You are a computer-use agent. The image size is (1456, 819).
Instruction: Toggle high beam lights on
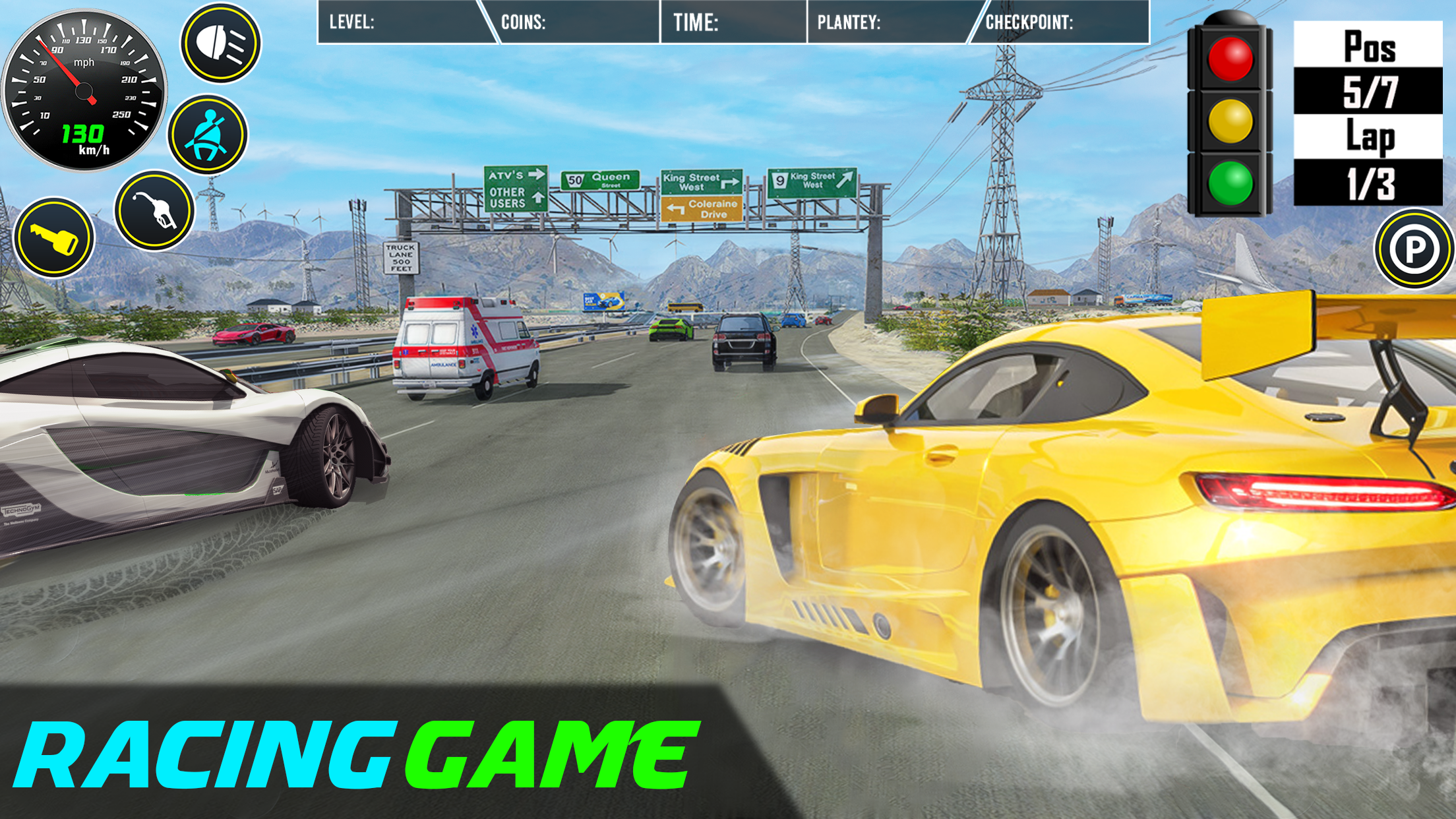point(220,46)
